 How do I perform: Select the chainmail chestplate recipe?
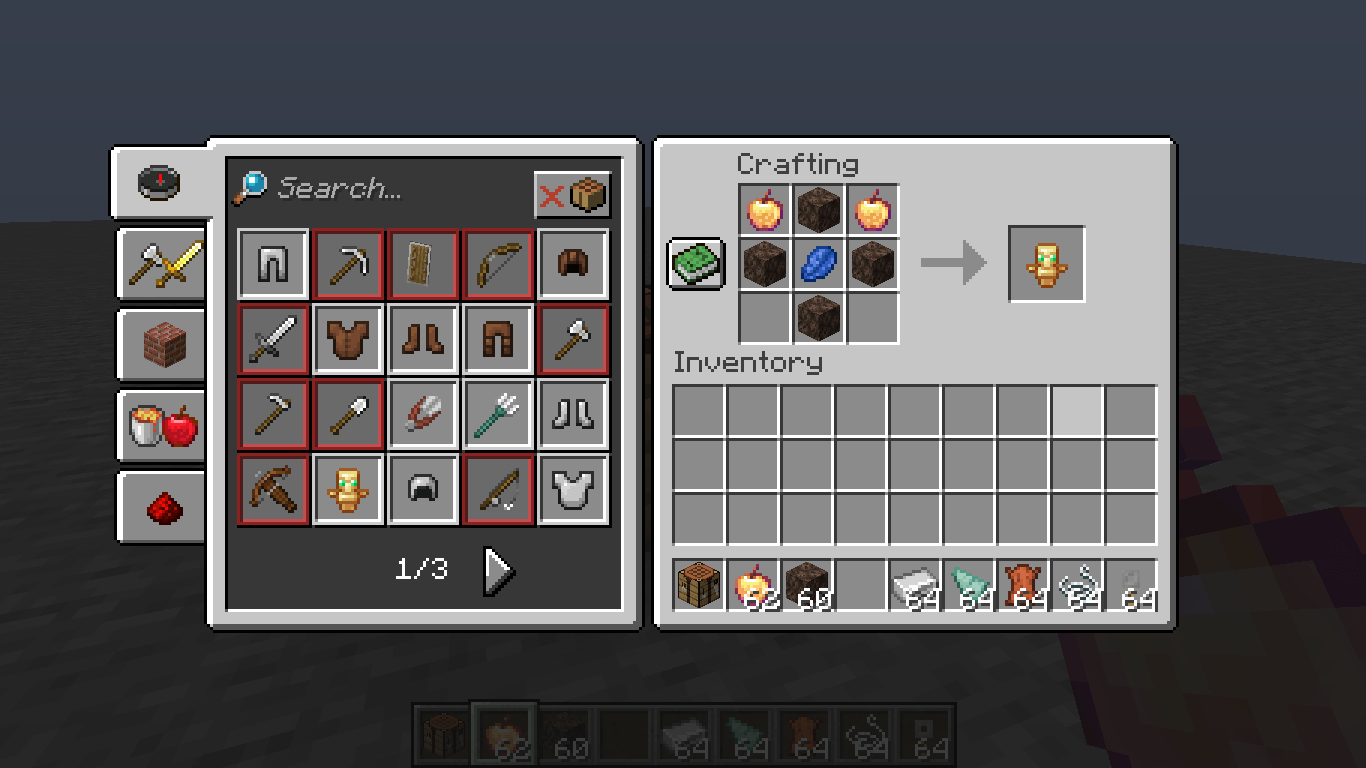[573, 489]
